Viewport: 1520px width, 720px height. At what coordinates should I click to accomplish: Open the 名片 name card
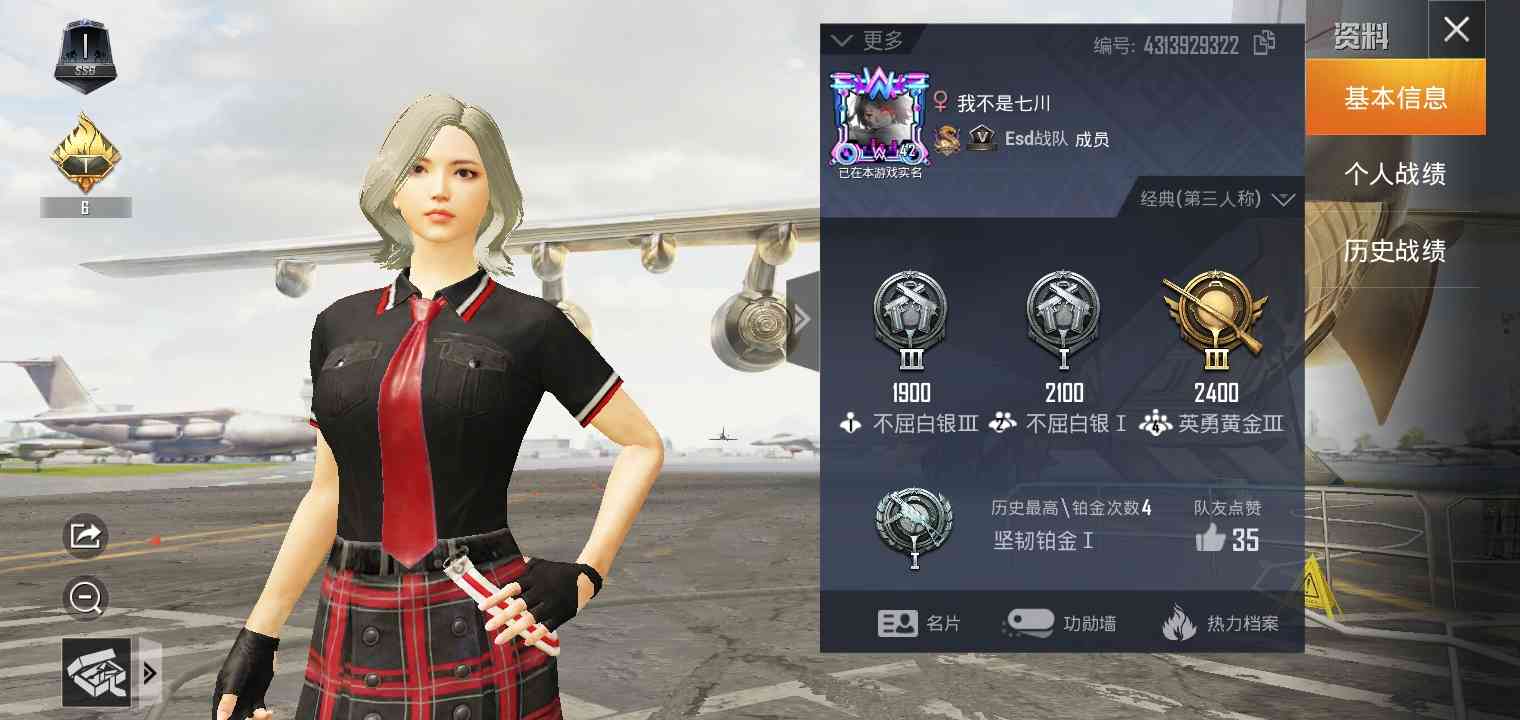click(x=920, y=622)
